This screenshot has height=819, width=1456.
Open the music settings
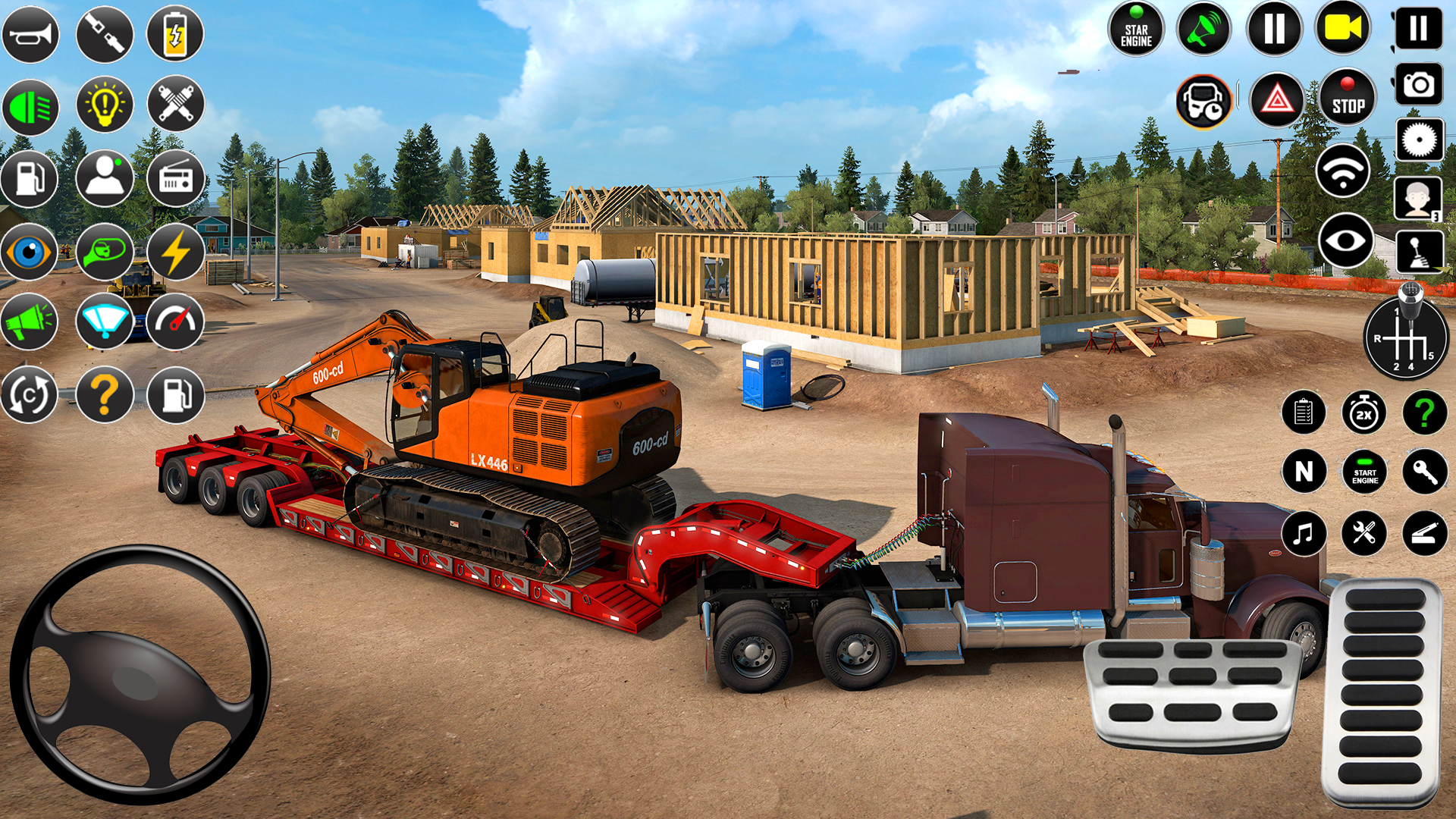point(1304,535)
